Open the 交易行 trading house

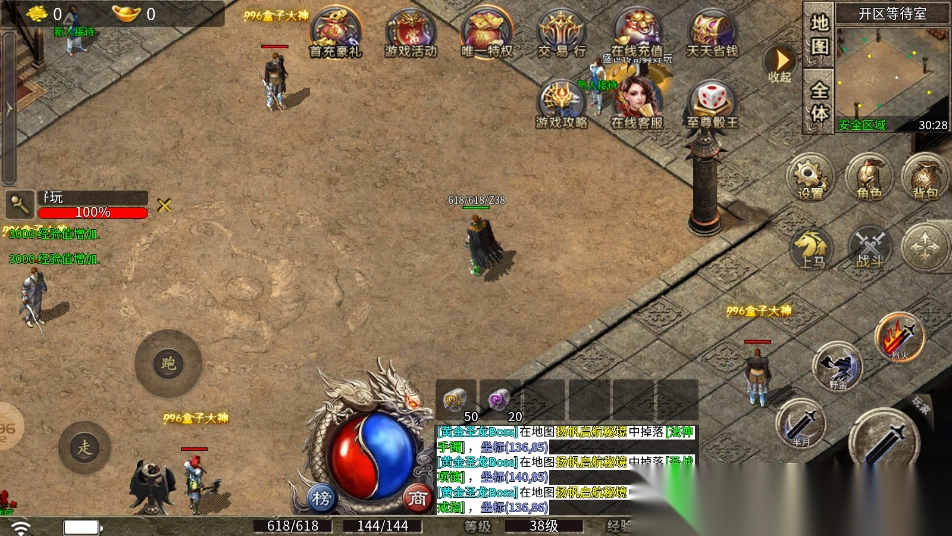(x=562, y=32)
